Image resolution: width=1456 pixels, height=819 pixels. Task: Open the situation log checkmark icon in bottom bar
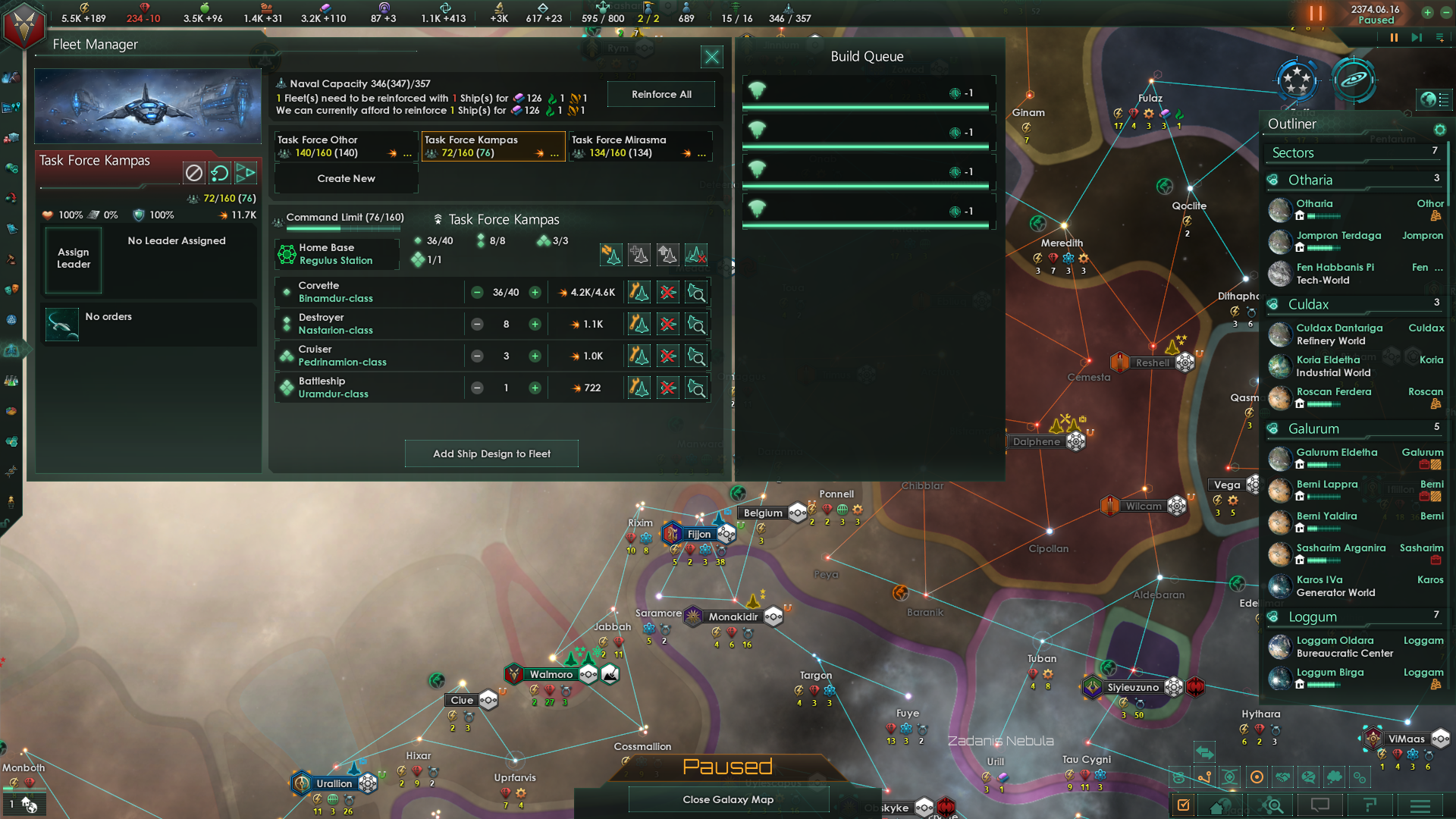1183,805
